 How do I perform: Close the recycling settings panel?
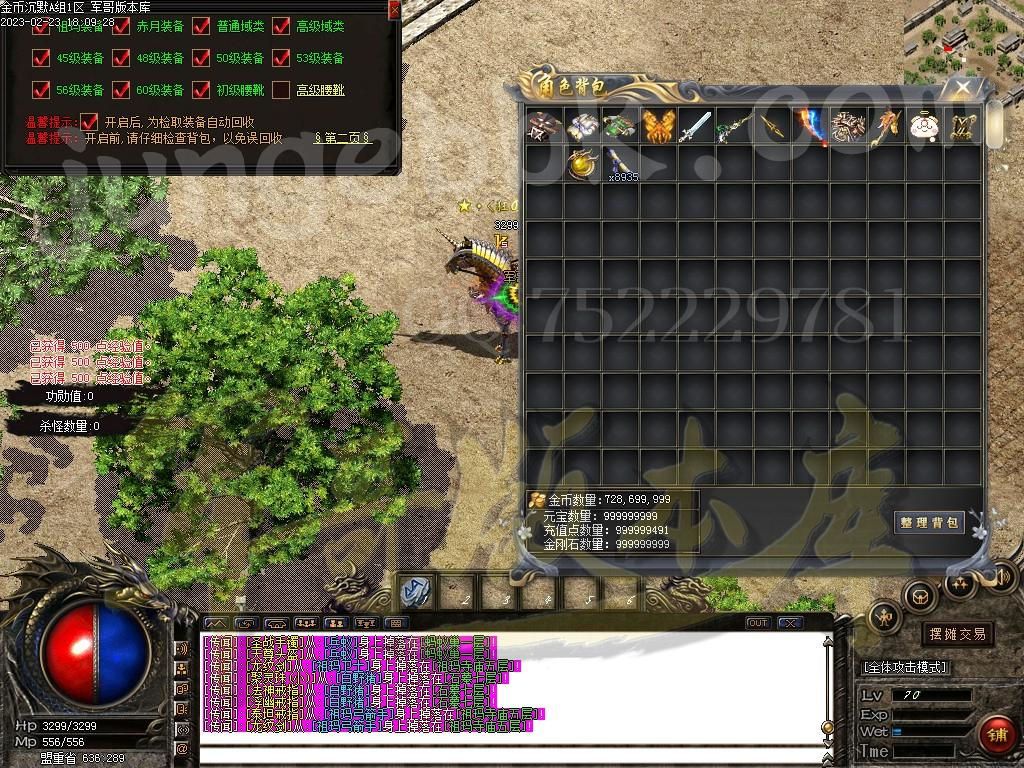[394, 9]
